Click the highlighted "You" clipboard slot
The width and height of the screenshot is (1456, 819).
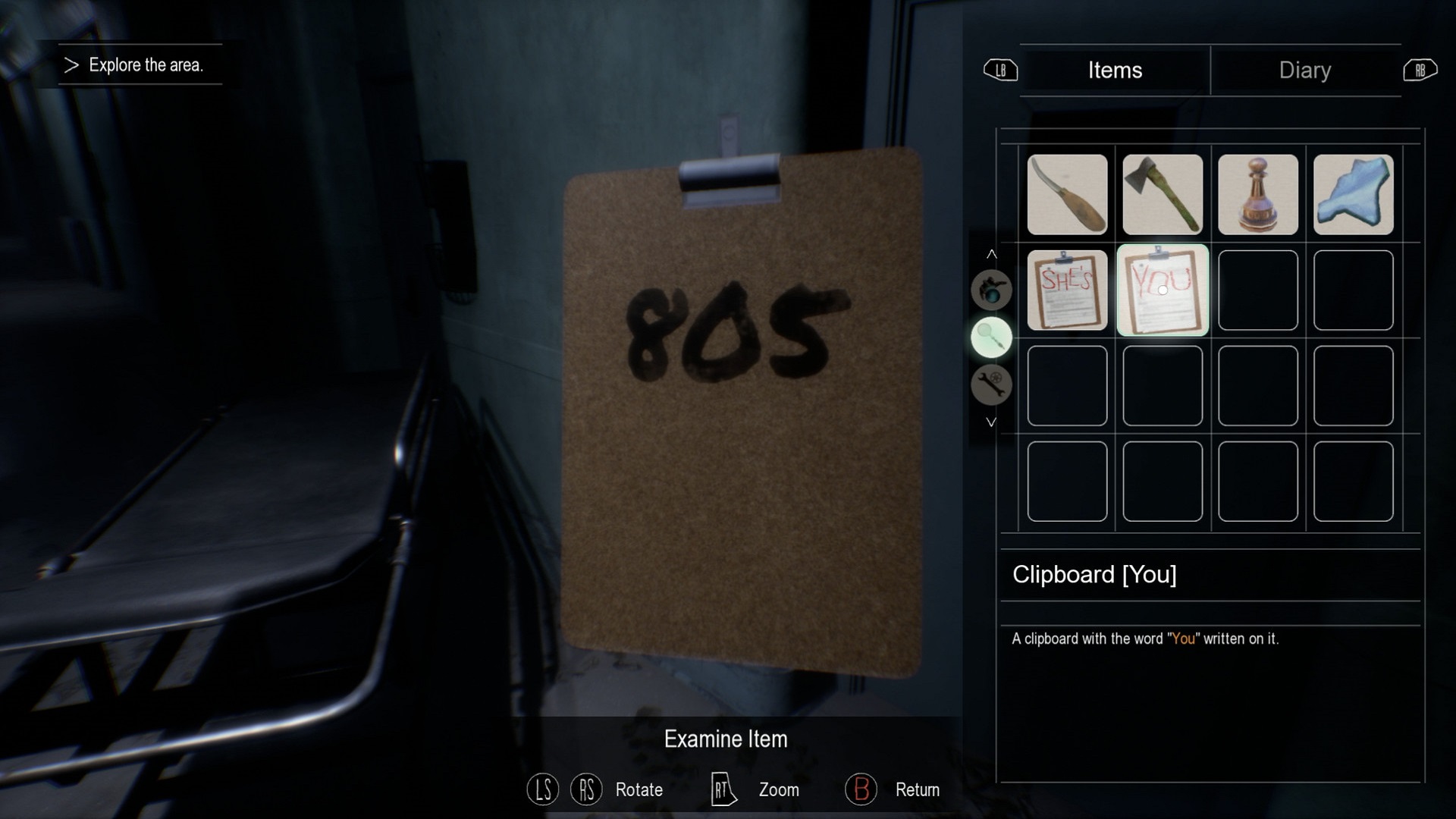(x=1163, y=290)
